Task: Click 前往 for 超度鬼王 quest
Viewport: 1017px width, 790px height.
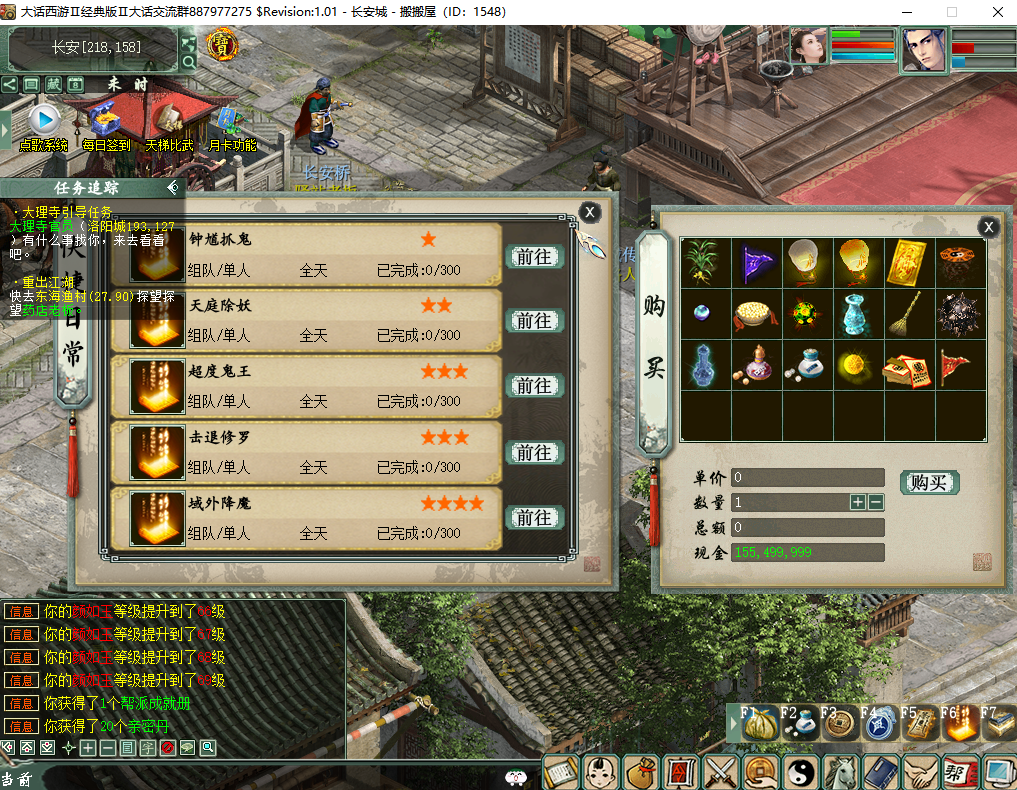Action: tap(534, 385)
